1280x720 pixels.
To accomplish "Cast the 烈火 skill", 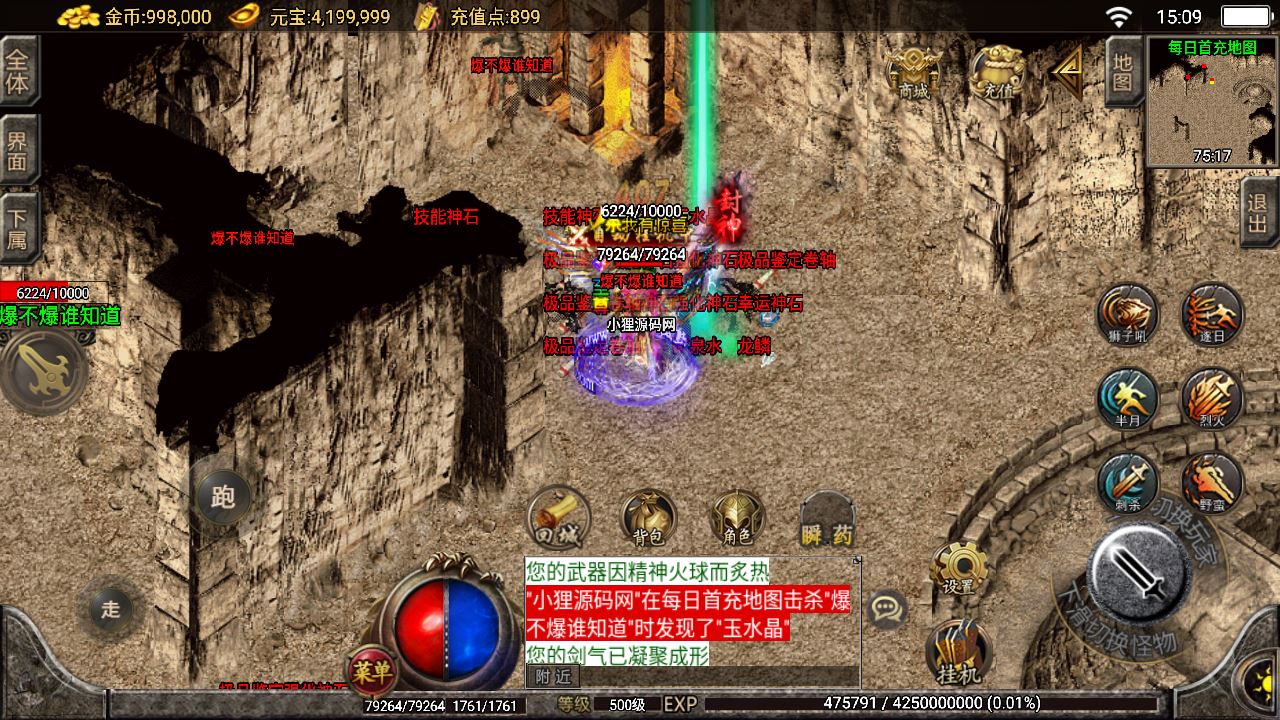I will [x=1212, y=398].
